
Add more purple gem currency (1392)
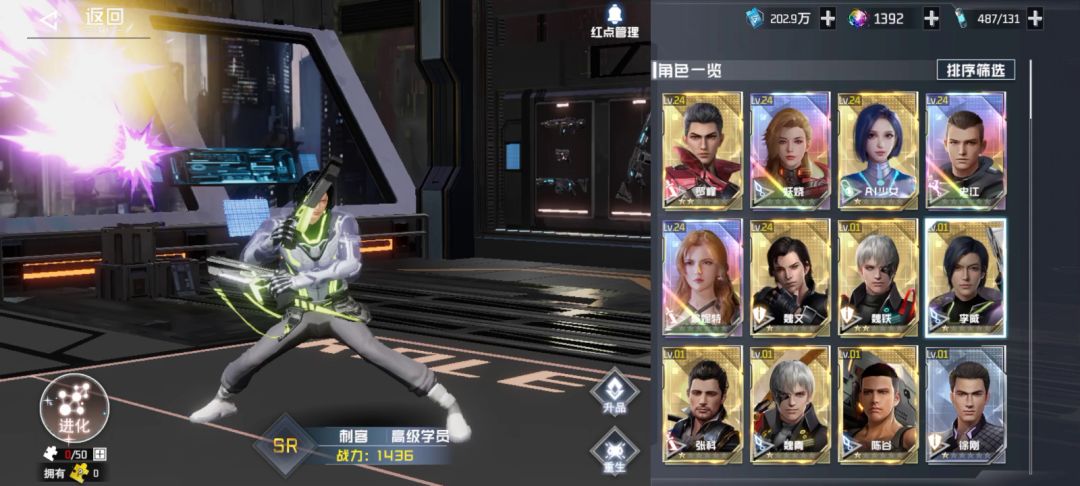click(930, 18)
